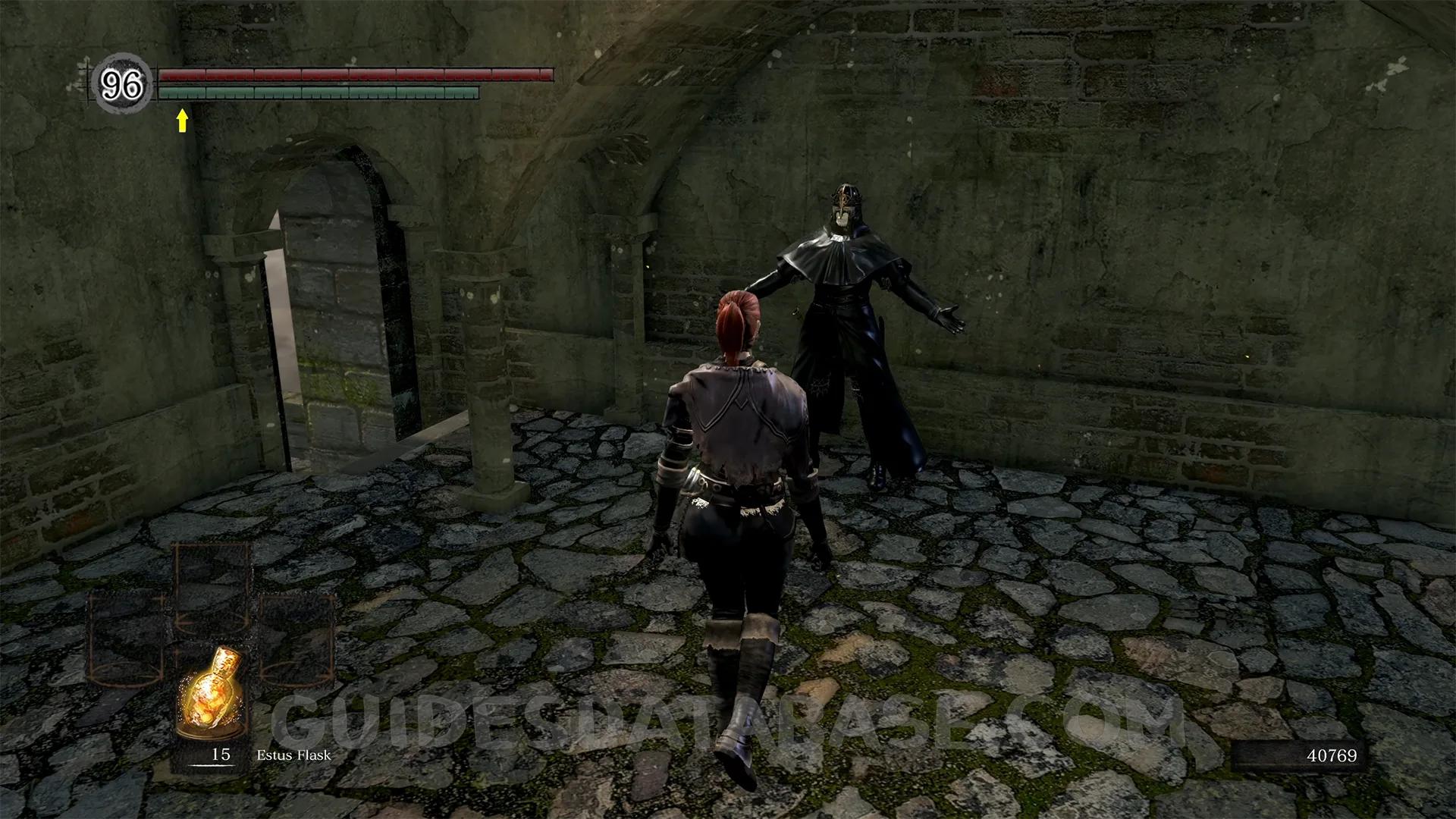Select the Estus Flask item slot
Screen dimensions: 1456x819
point(212,694)
